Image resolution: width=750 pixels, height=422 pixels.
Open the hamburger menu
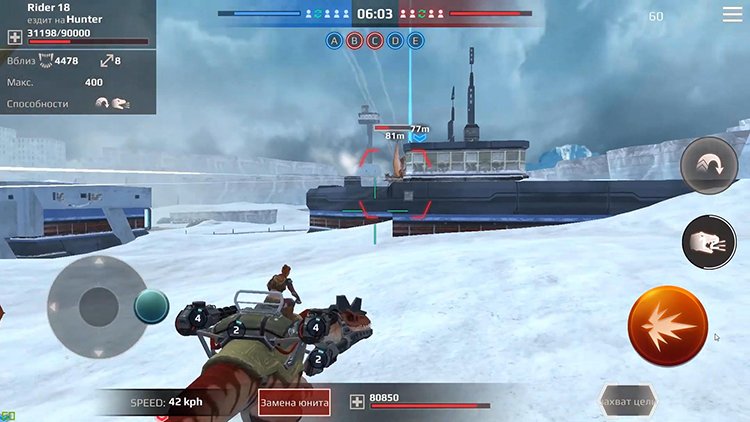732,15
